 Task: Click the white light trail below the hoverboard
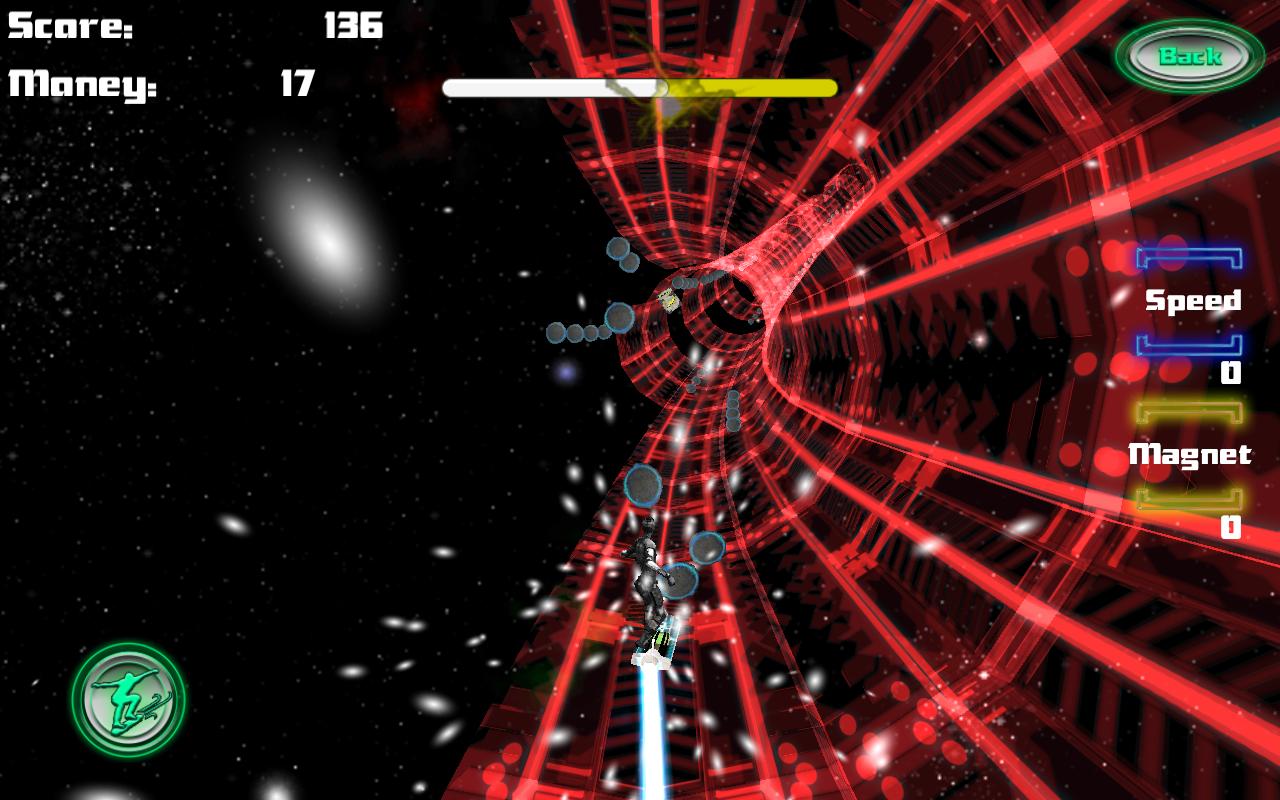pyautogui.click(x=650, y=730)
